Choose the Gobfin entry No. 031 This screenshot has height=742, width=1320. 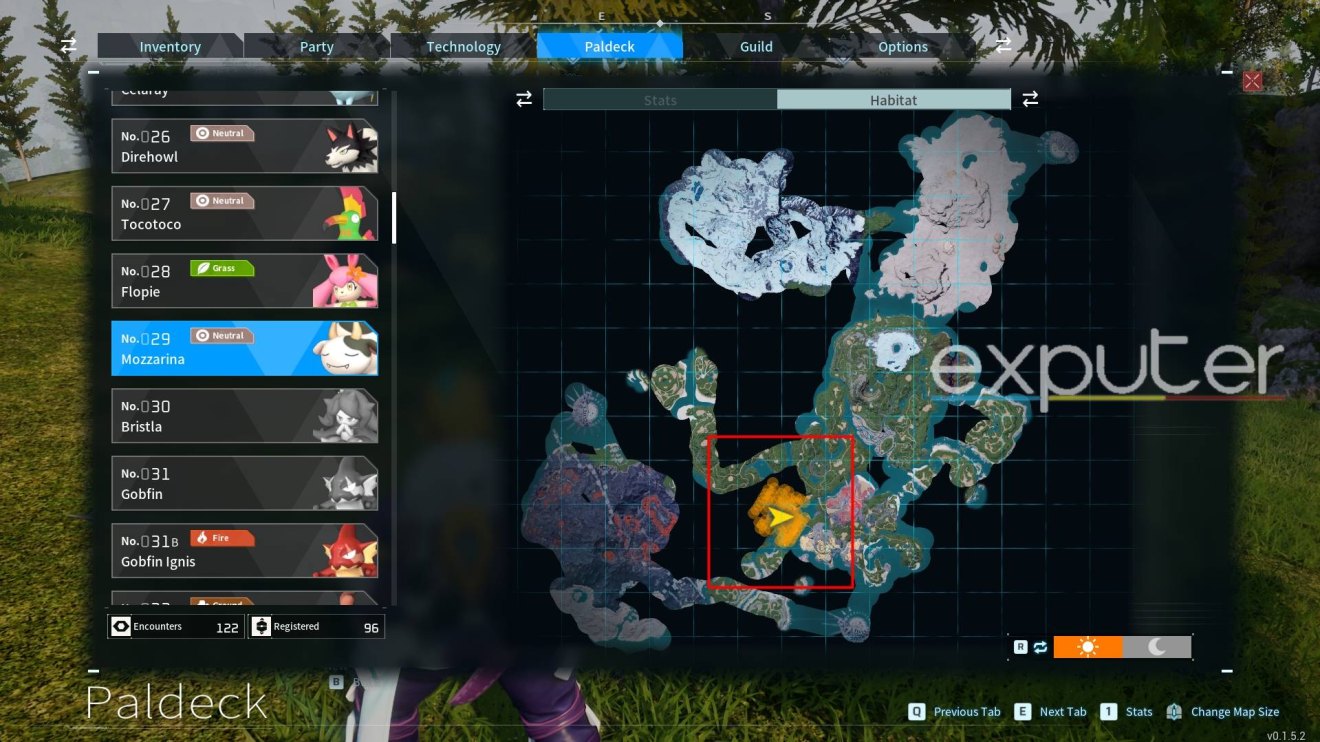click(x=244, y=484)
